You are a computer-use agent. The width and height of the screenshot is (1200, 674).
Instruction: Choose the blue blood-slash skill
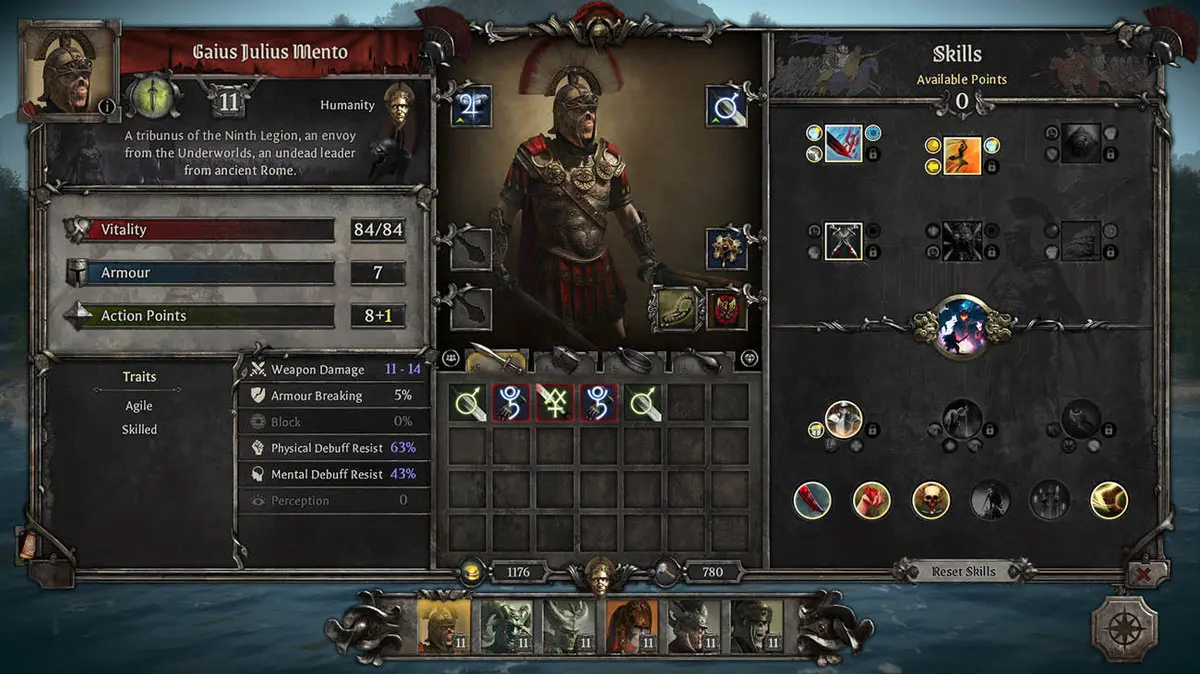(843, 143)
